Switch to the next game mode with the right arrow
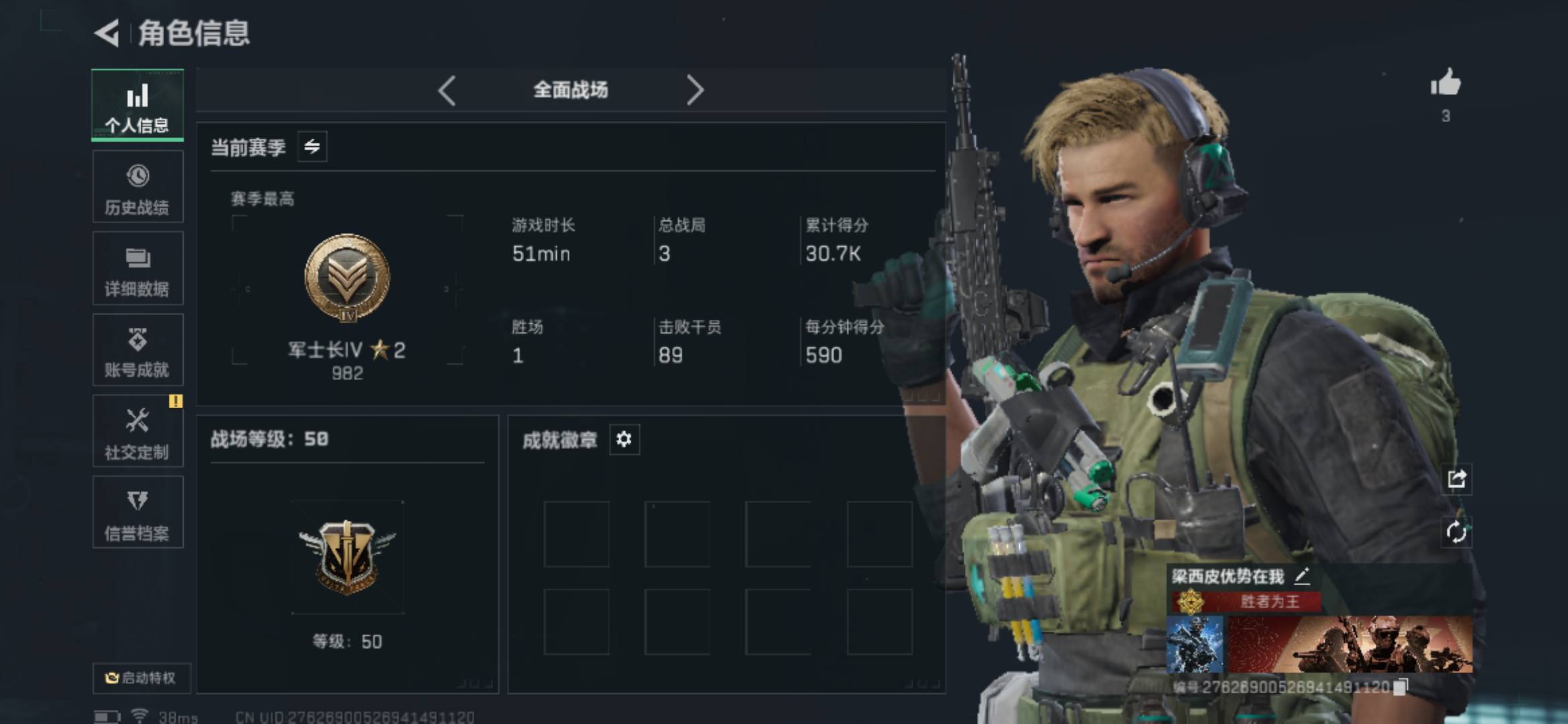1568x724 pixels. point(695,90)
